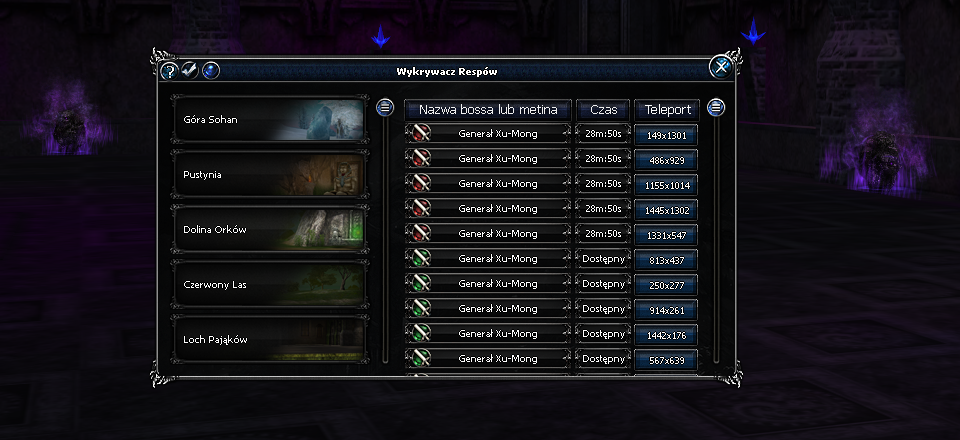
Task: Pick the Czerwony Las map entry
Action: 268,285
